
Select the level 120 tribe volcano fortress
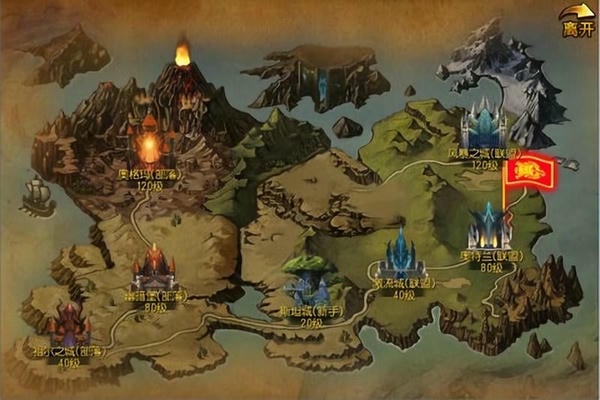[x=149, y=145]
